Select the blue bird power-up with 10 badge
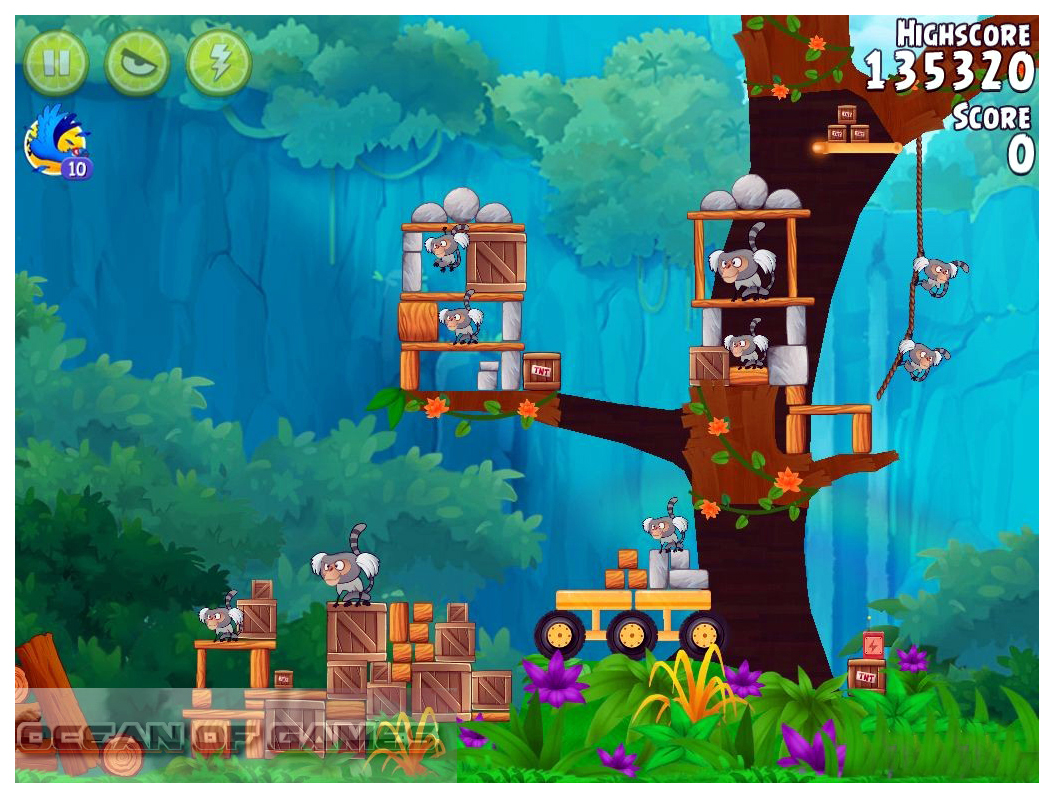The width and height of the screenshot is (1054, 798). (56, 142)
